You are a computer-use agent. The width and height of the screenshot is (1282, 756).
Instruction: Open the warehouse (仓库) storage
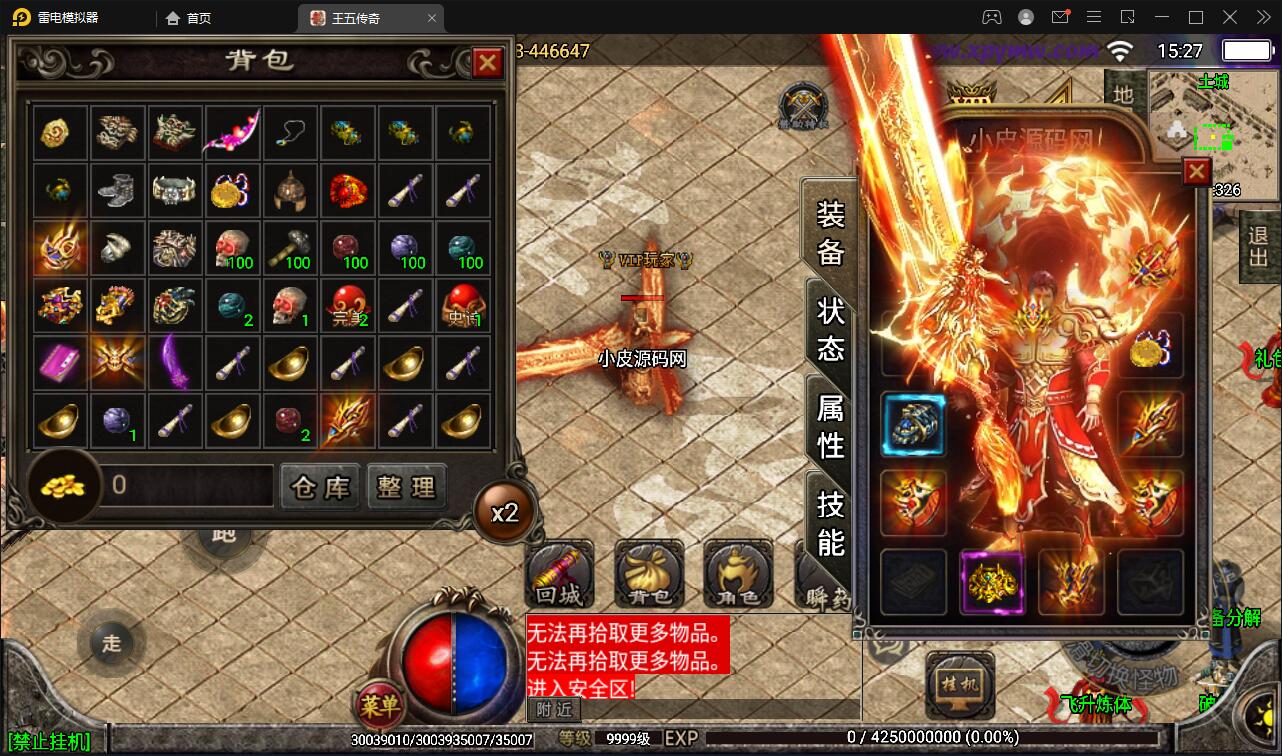[320, 487]
